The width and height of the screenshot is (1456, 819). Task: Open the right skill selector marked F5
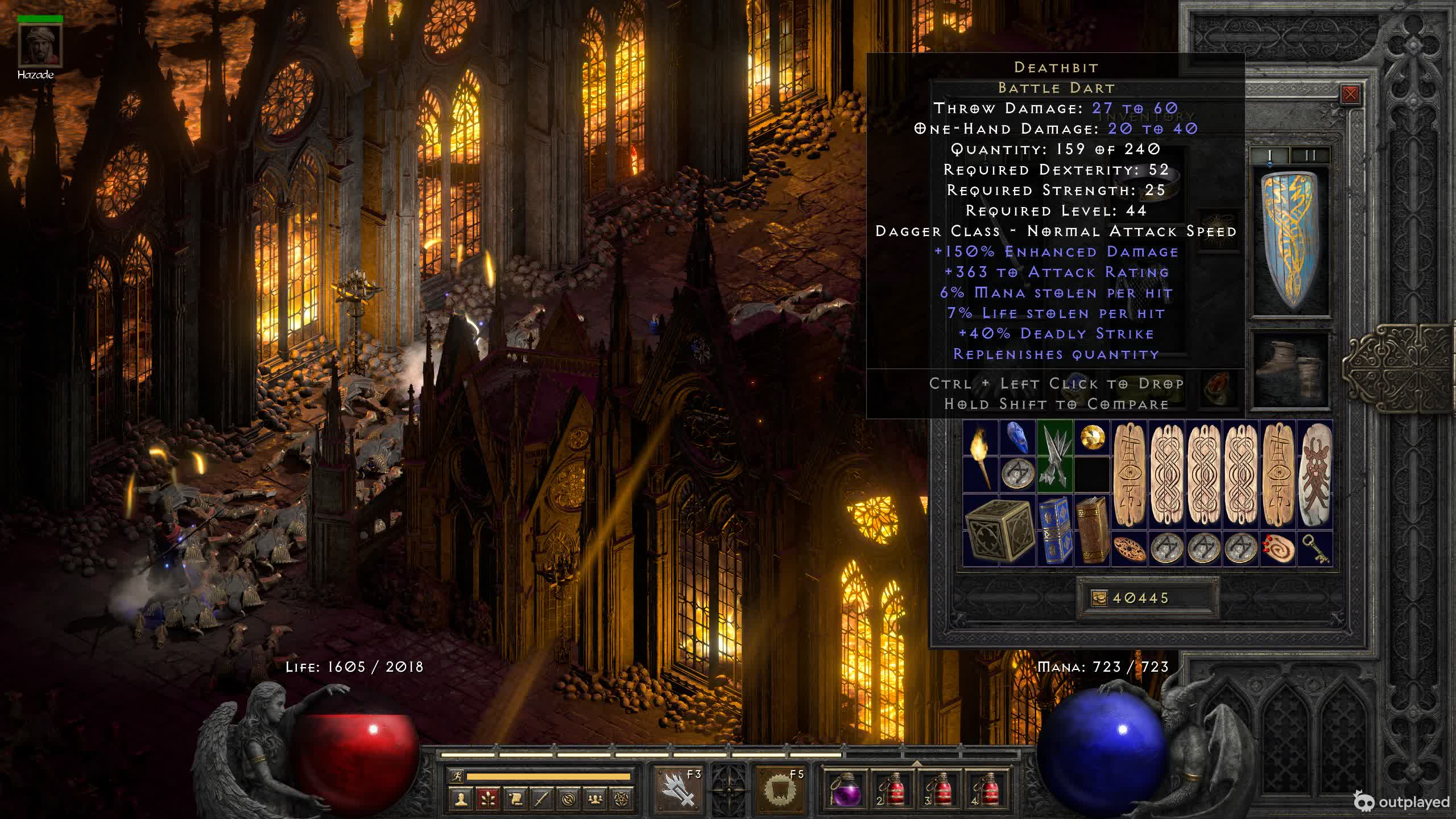(x=780, y=789)
